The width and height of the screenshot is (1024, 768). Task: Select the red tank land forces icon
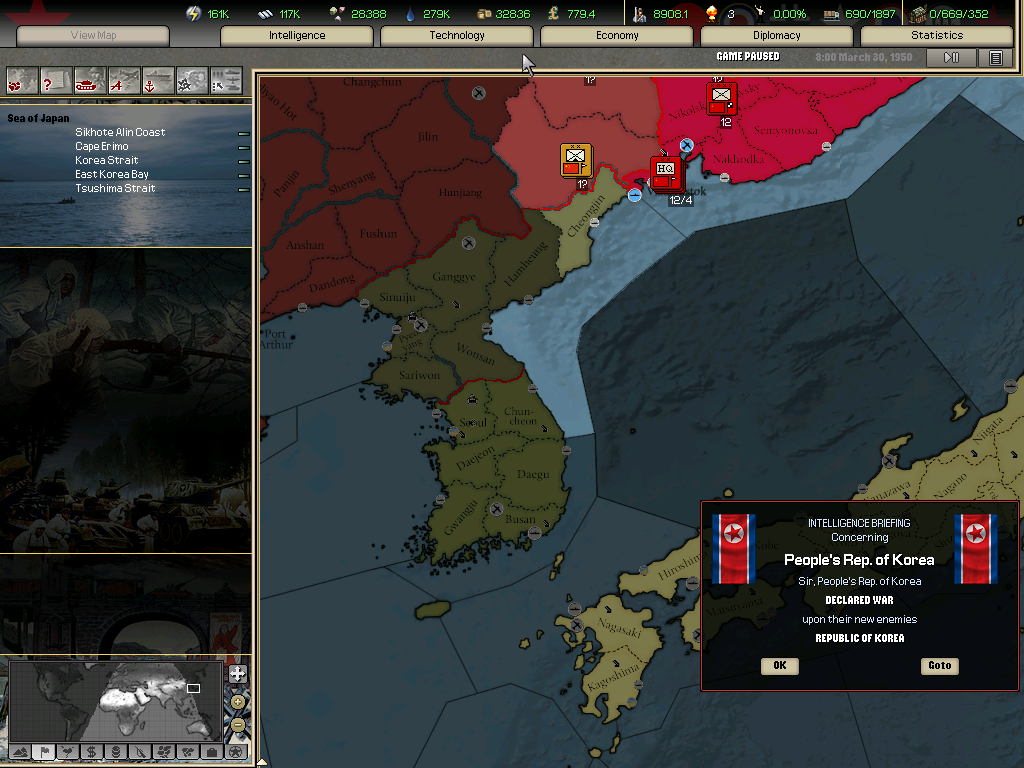click(90, 79)
